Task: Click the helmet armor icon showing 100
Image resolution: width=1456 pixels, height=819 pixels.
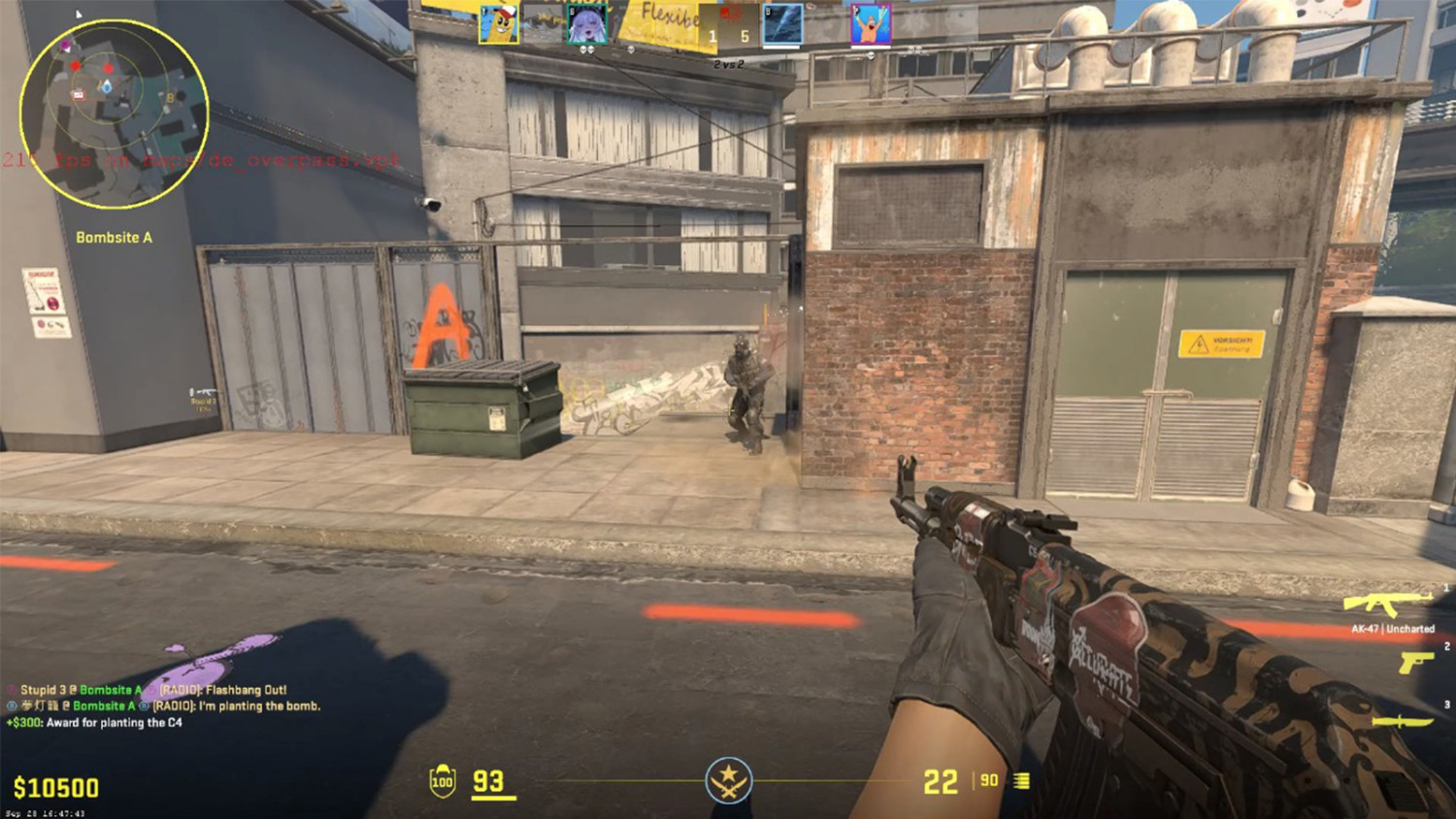Action: [x=444, y=780]
